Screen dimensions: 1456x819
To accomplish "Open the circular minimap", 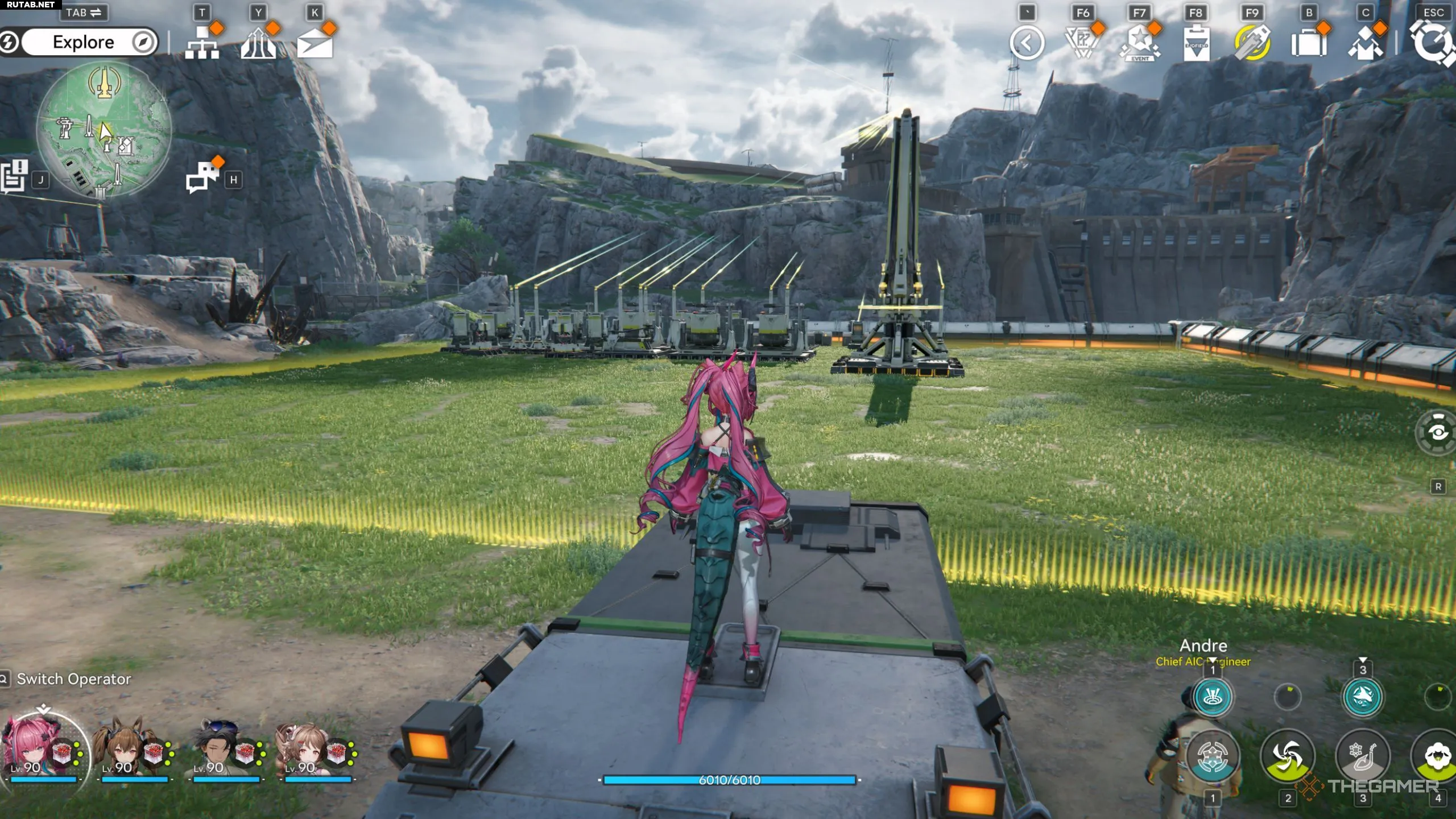I will tap(104, 130).
